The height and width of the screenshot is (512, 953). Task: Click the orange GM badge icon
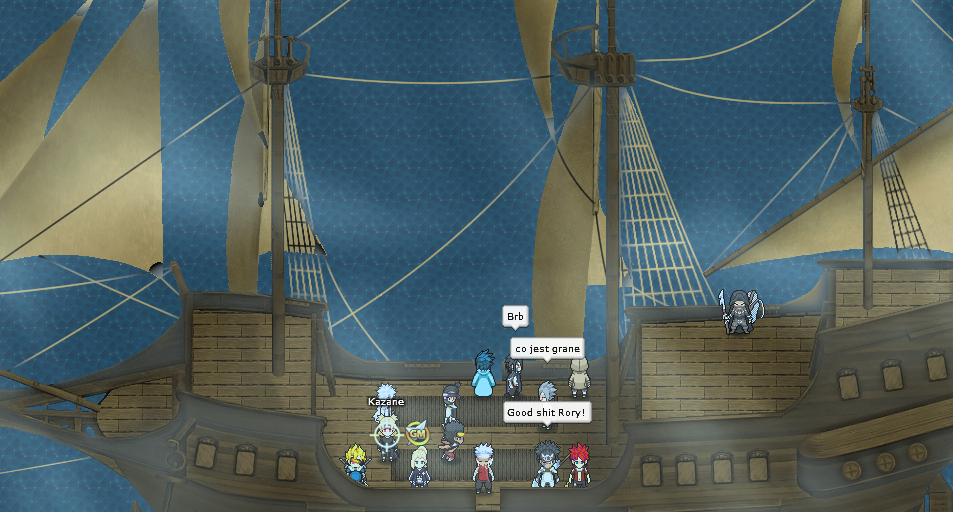pos(418,434)
